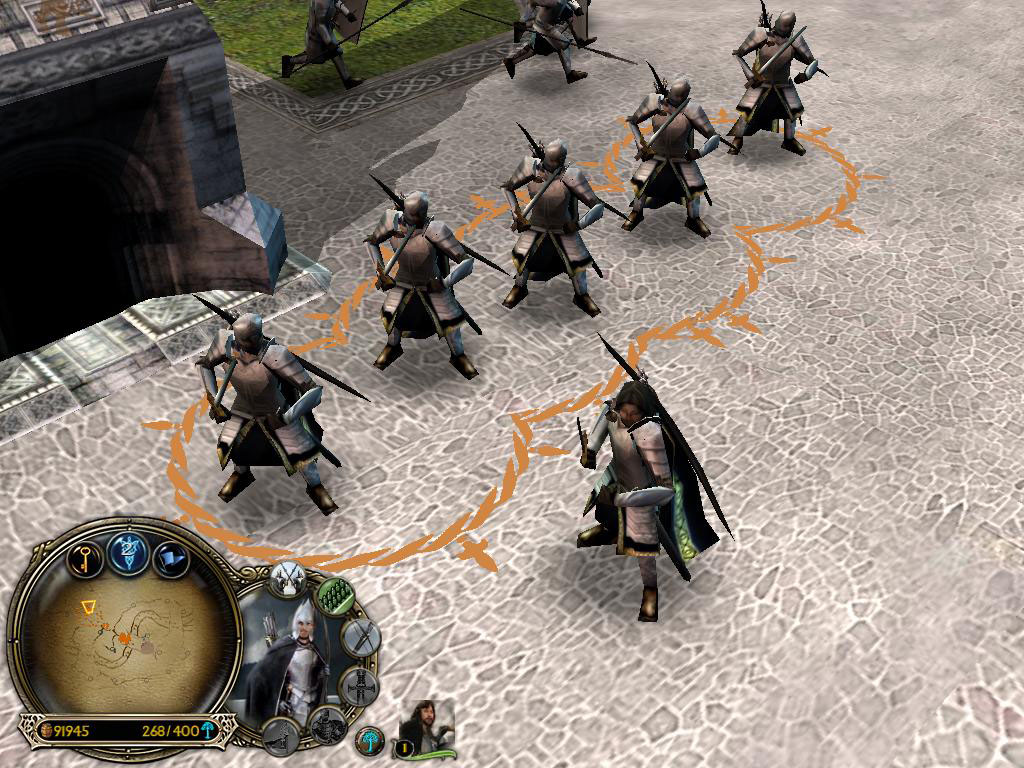Click the parchment minimap
1024x768 pixels.
[125, 640]
